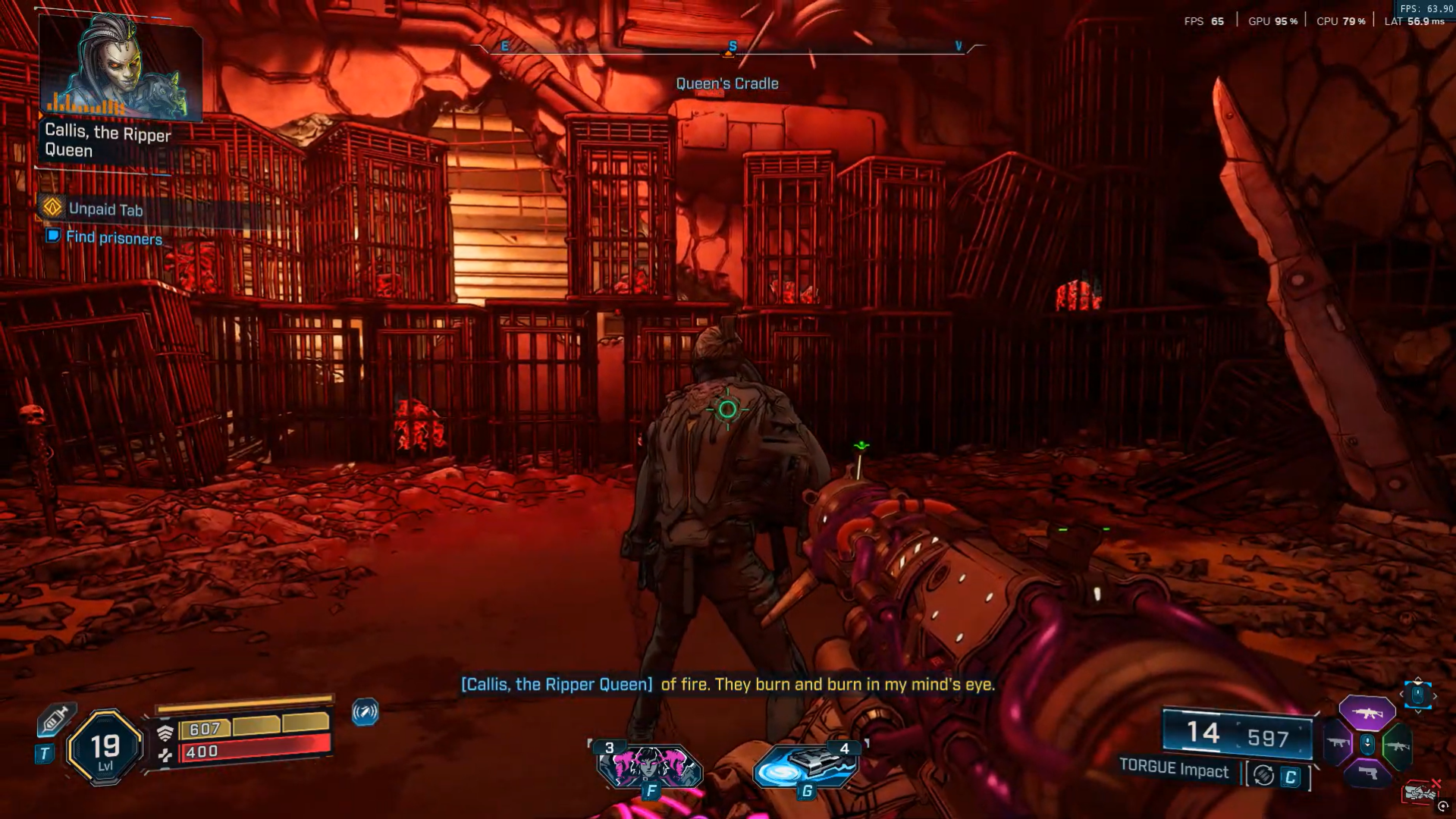The image size is (1456, 819).
Task: Equip the pistol in the bottom slot
Action: 1367,774
